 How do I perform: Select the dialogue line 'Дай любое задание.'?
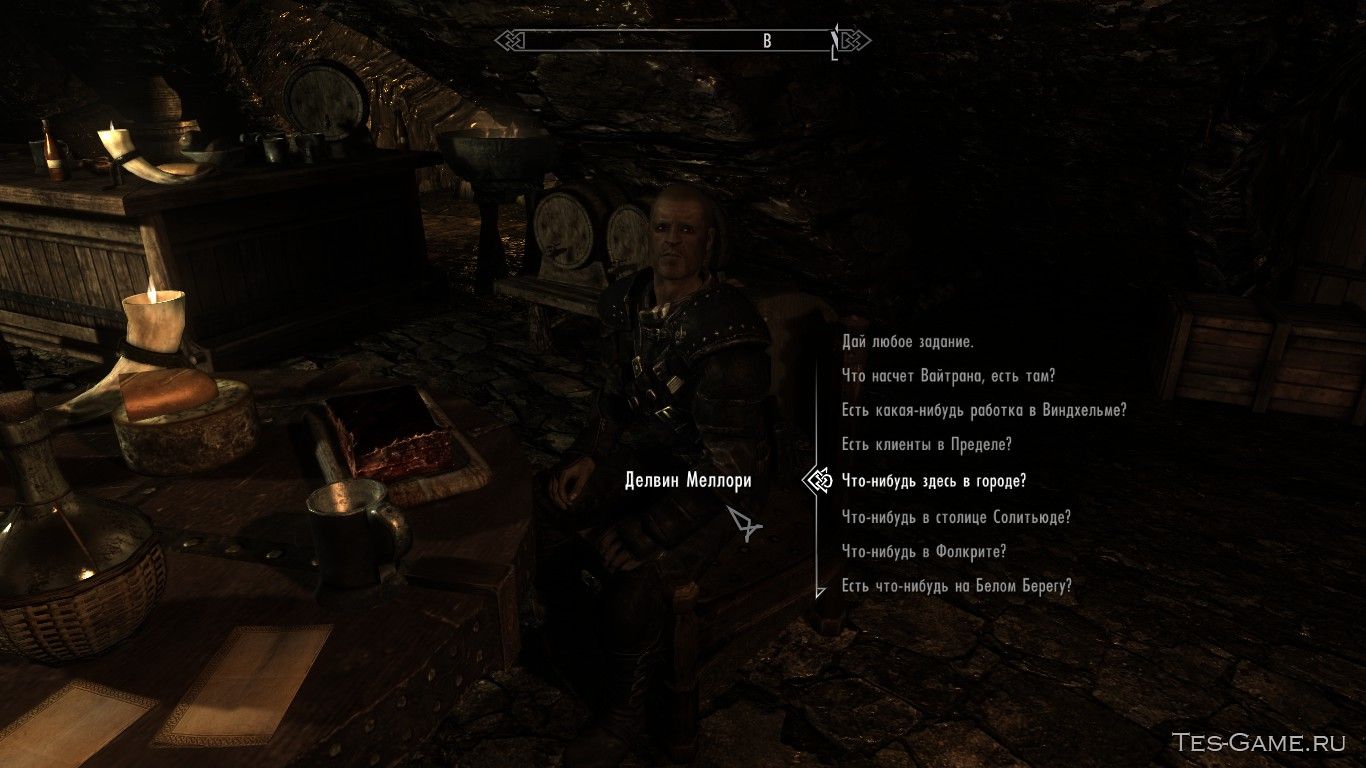click(906, 343)
